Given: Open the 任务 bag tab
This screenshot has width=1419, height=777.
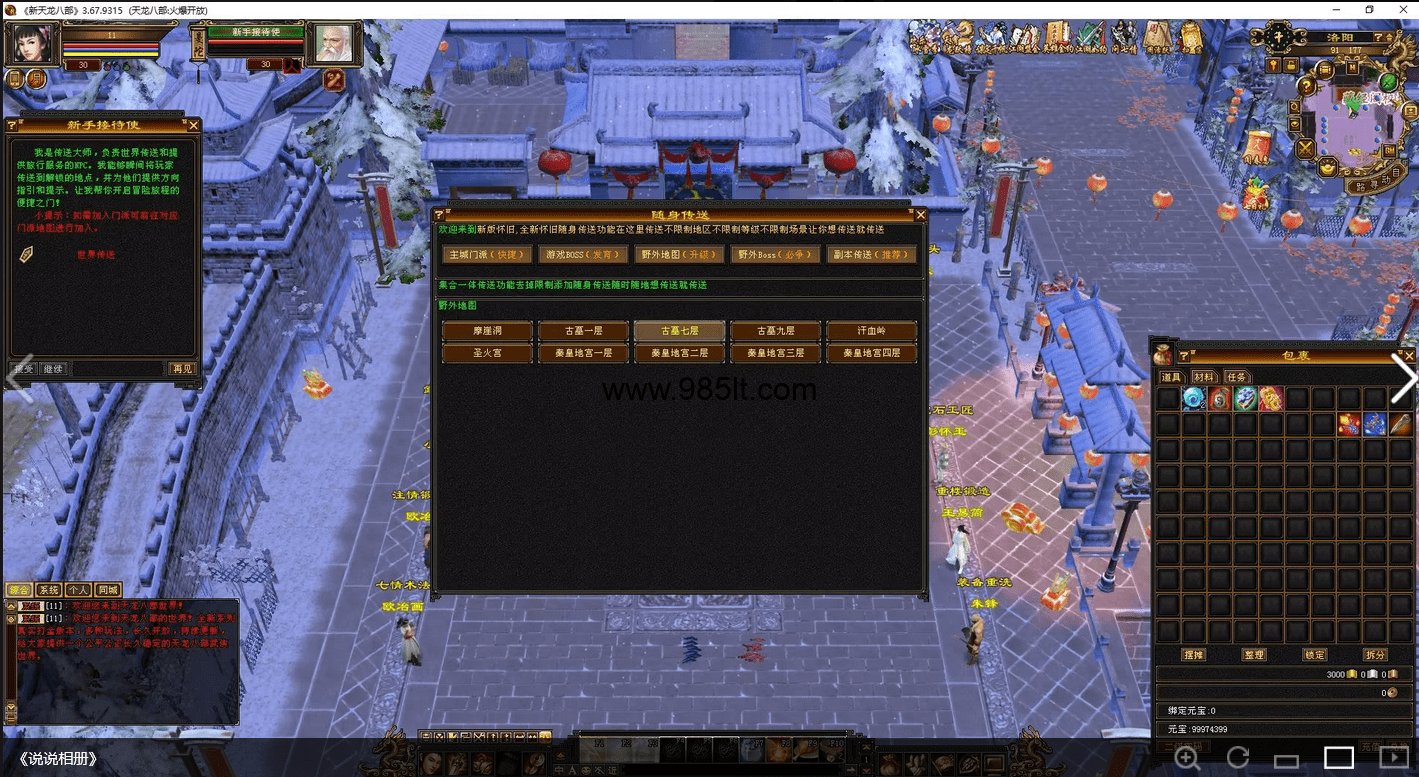Looking at the screenshot, I should (1237, 377).
